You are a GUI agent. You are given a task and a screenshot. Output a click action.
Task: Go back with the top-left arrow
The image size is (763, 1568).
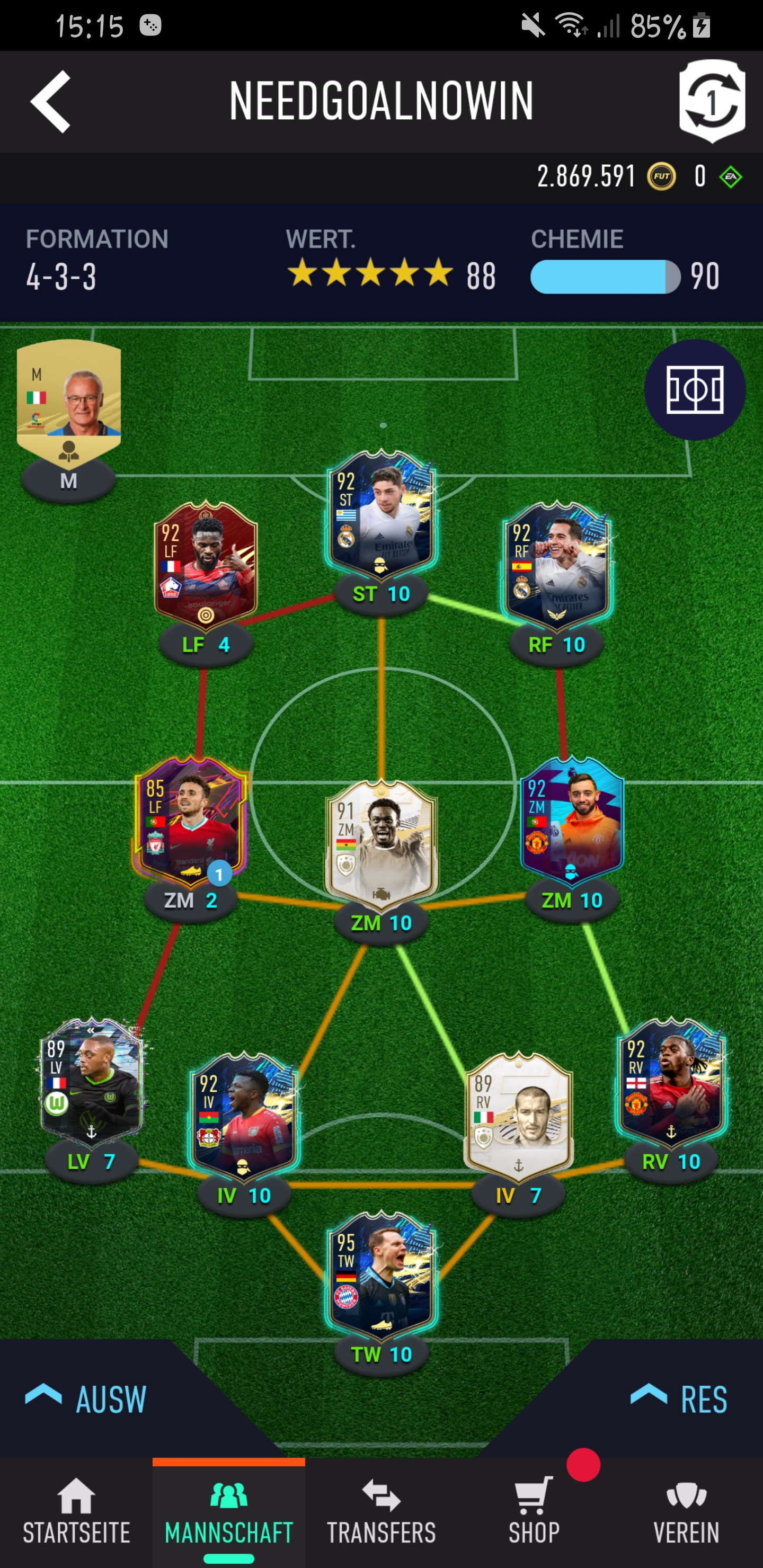pyautogui.click(x=50, y=101)
